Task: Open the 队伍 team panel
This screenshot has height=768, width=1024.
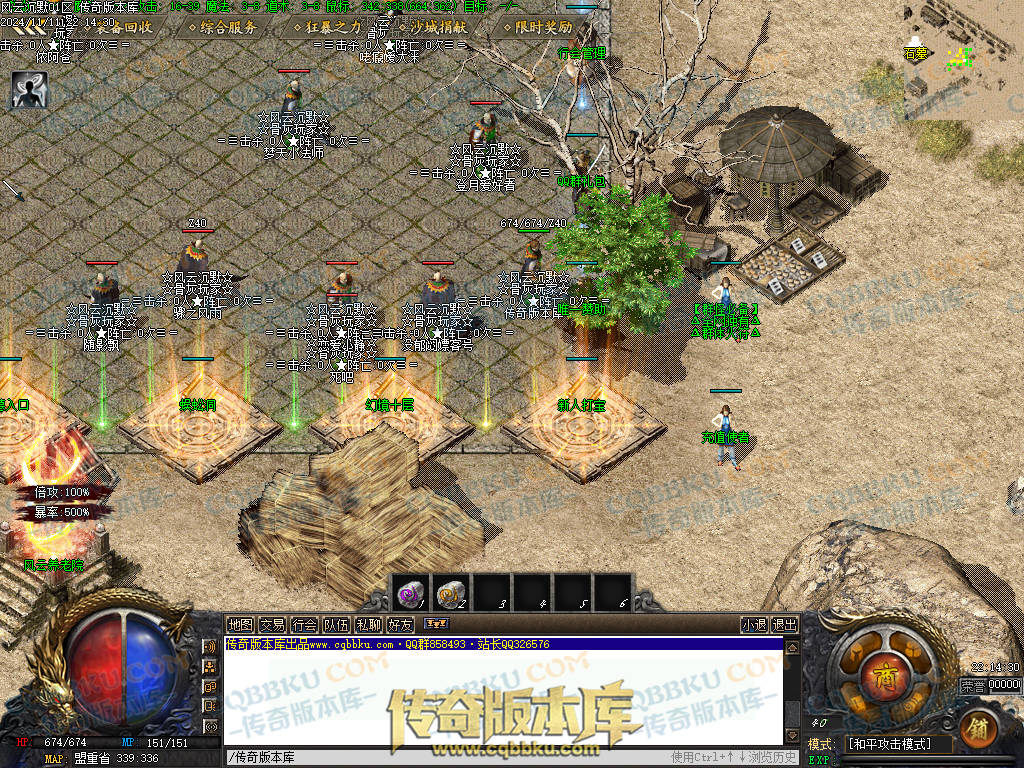Action: pyautogui.click(x=336, y=625)
